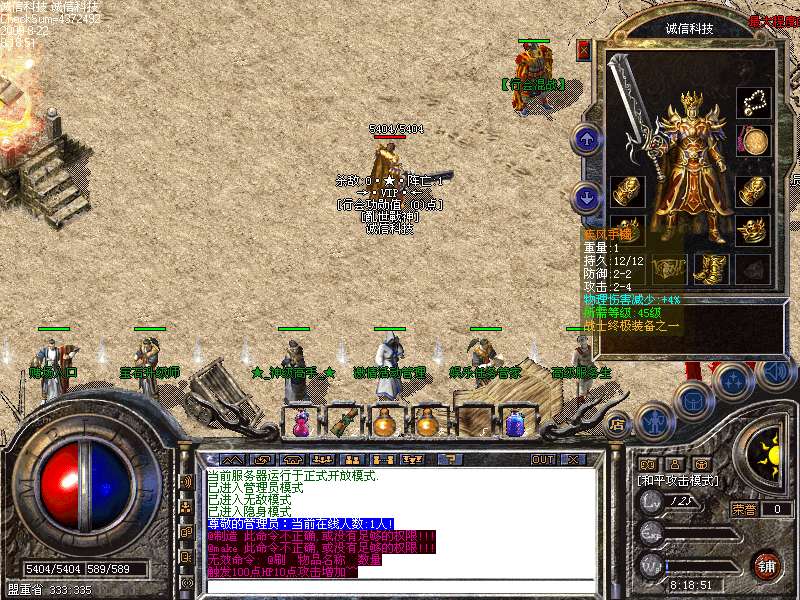
Task: Close the character equipment panel
Action: click(584, 49)
